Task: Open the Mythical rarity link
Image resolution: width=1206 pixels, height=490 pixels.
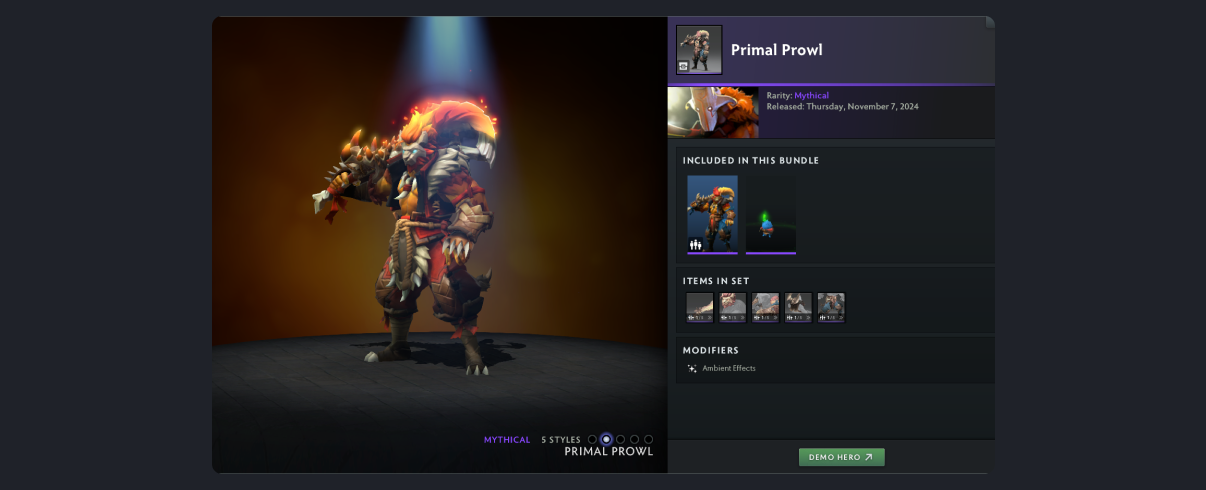Action: tap(811, 95)
